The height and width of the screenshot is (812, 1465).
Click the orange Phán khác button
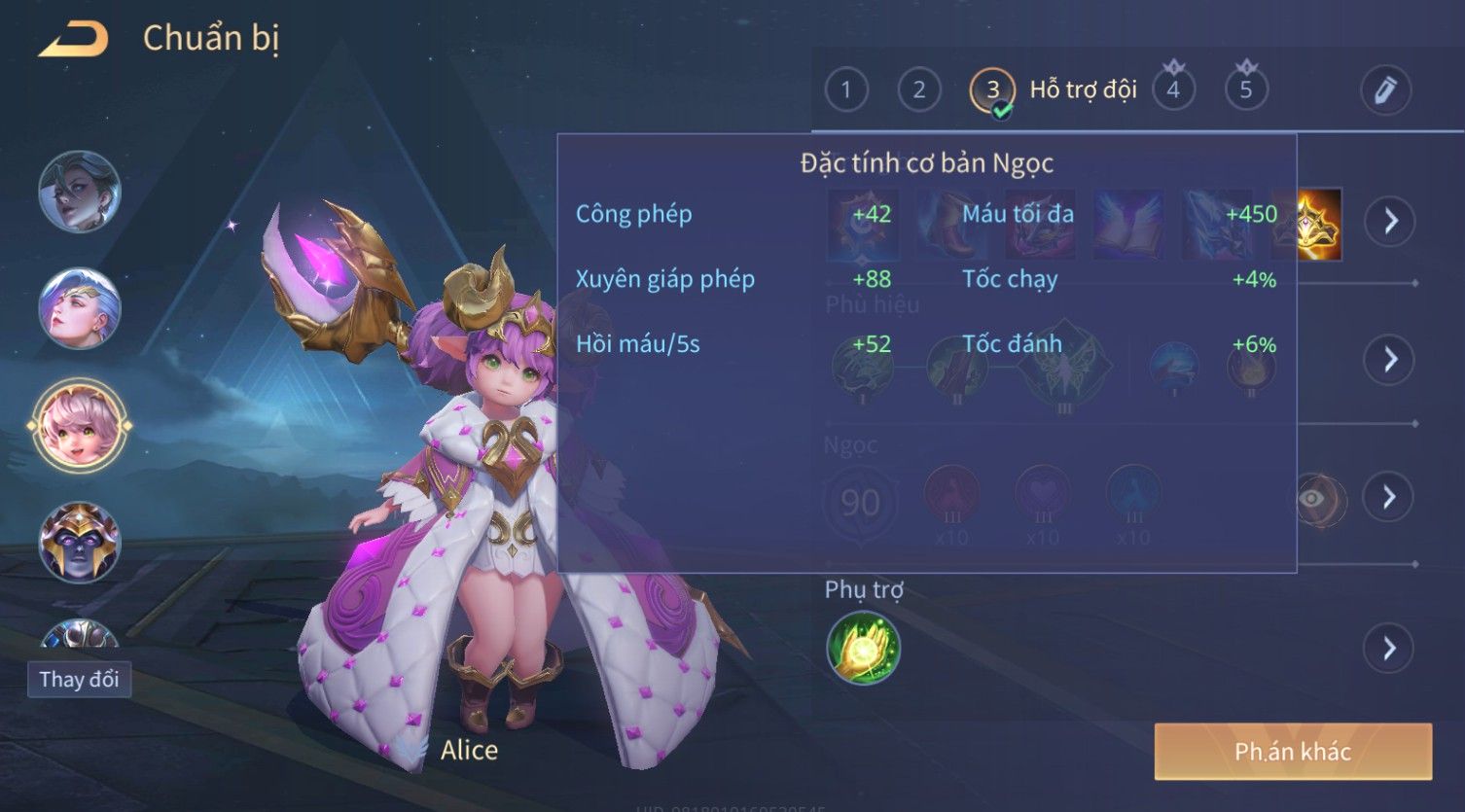click(x=1292, y=751)
